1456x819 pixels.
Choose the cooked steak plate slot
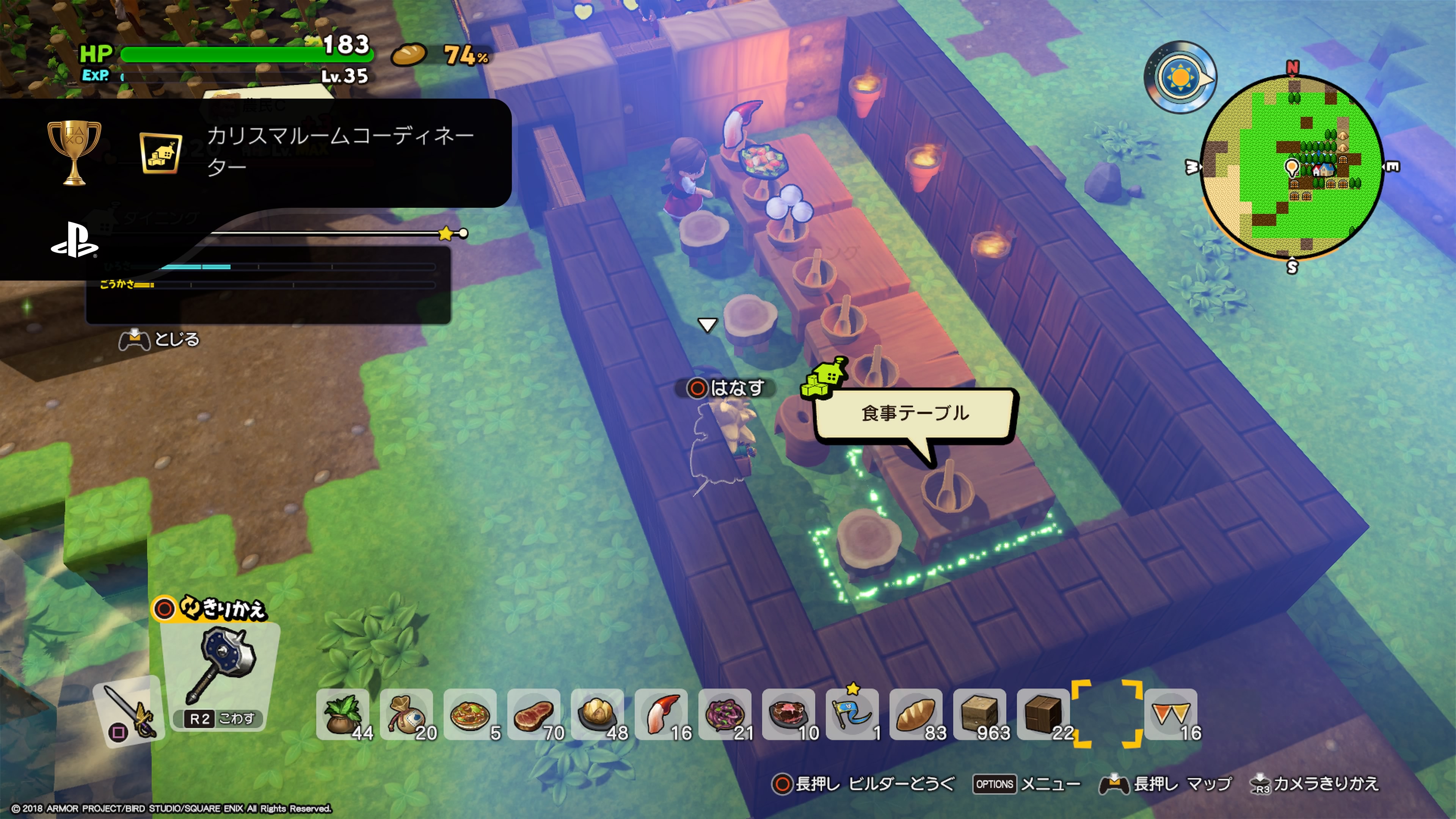(x=789, y=715)
